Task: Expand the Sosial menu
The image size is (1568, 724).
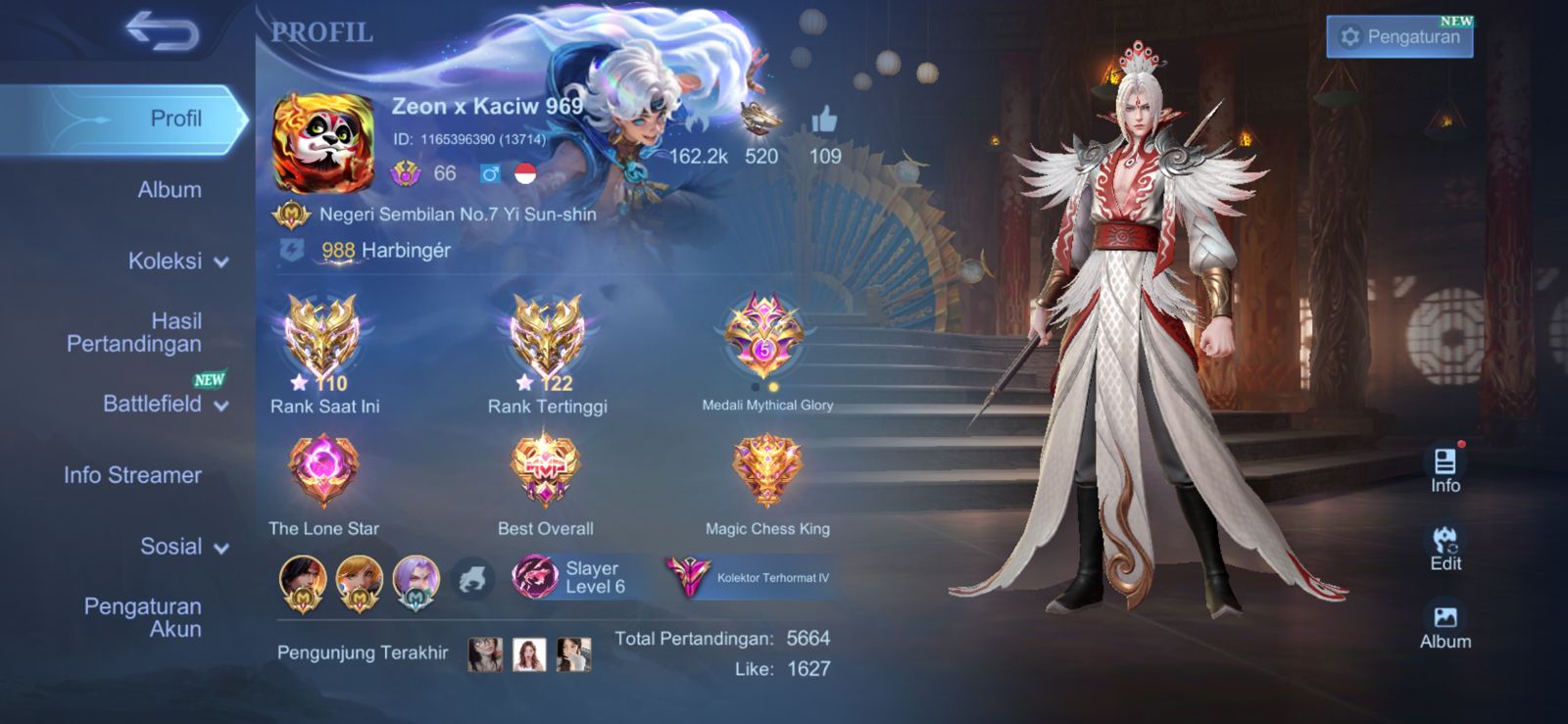Action: (x=183, y=547)
